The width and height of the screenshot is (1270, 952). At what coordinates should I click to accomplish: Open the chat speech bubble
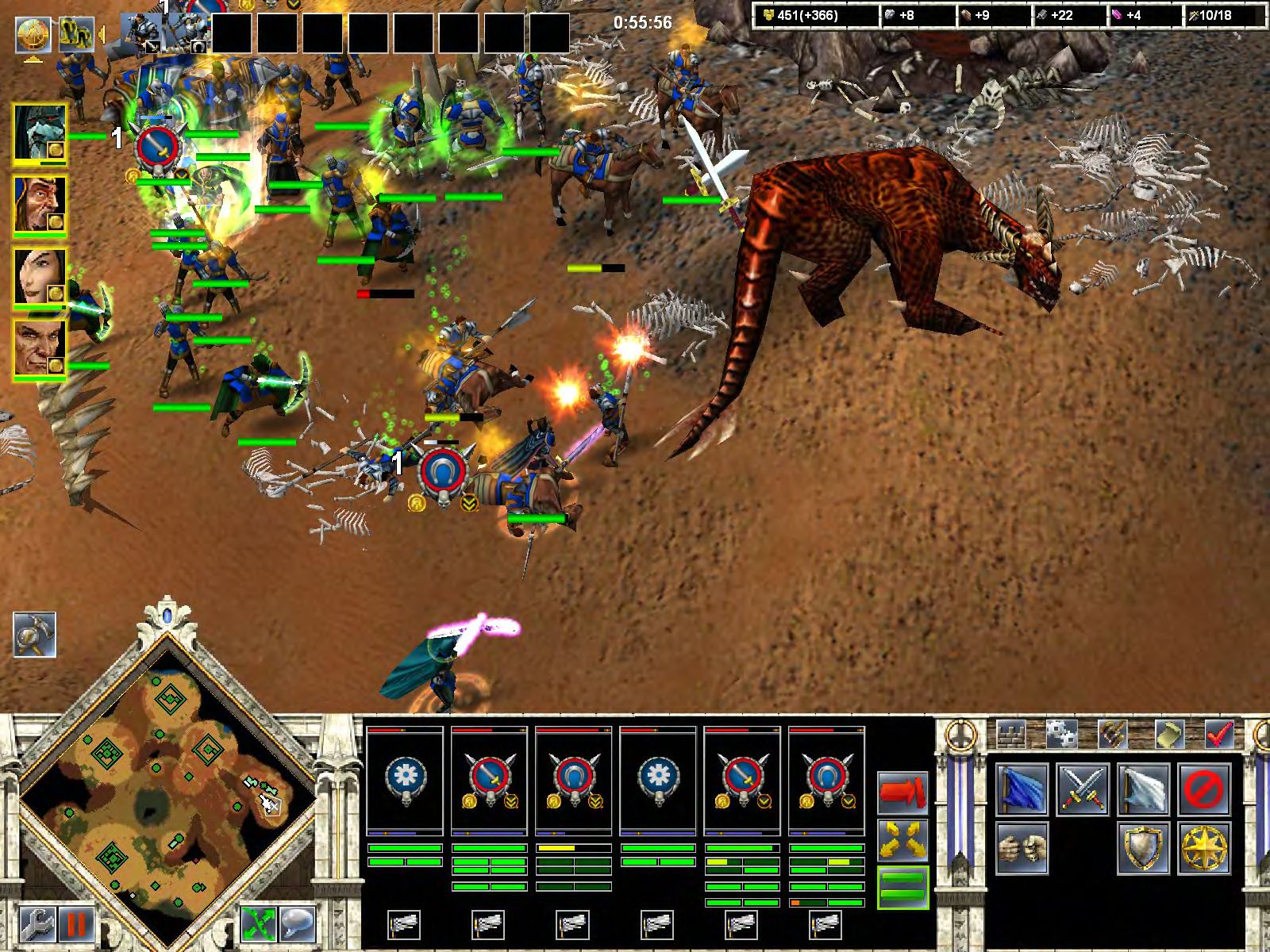click(x=298, y=924)
